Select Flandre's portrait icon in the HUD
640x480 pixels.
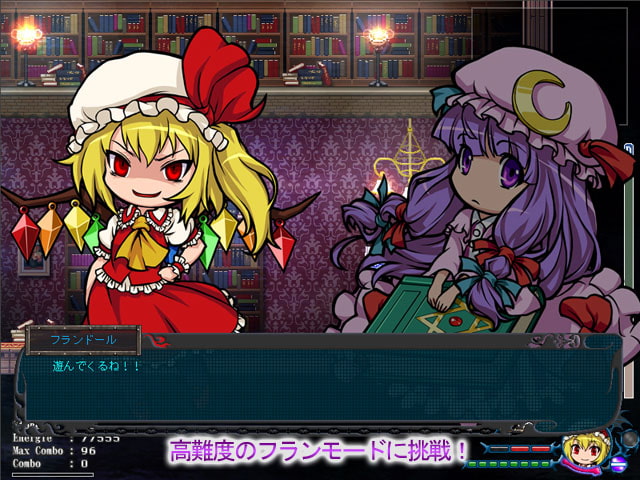582,453
